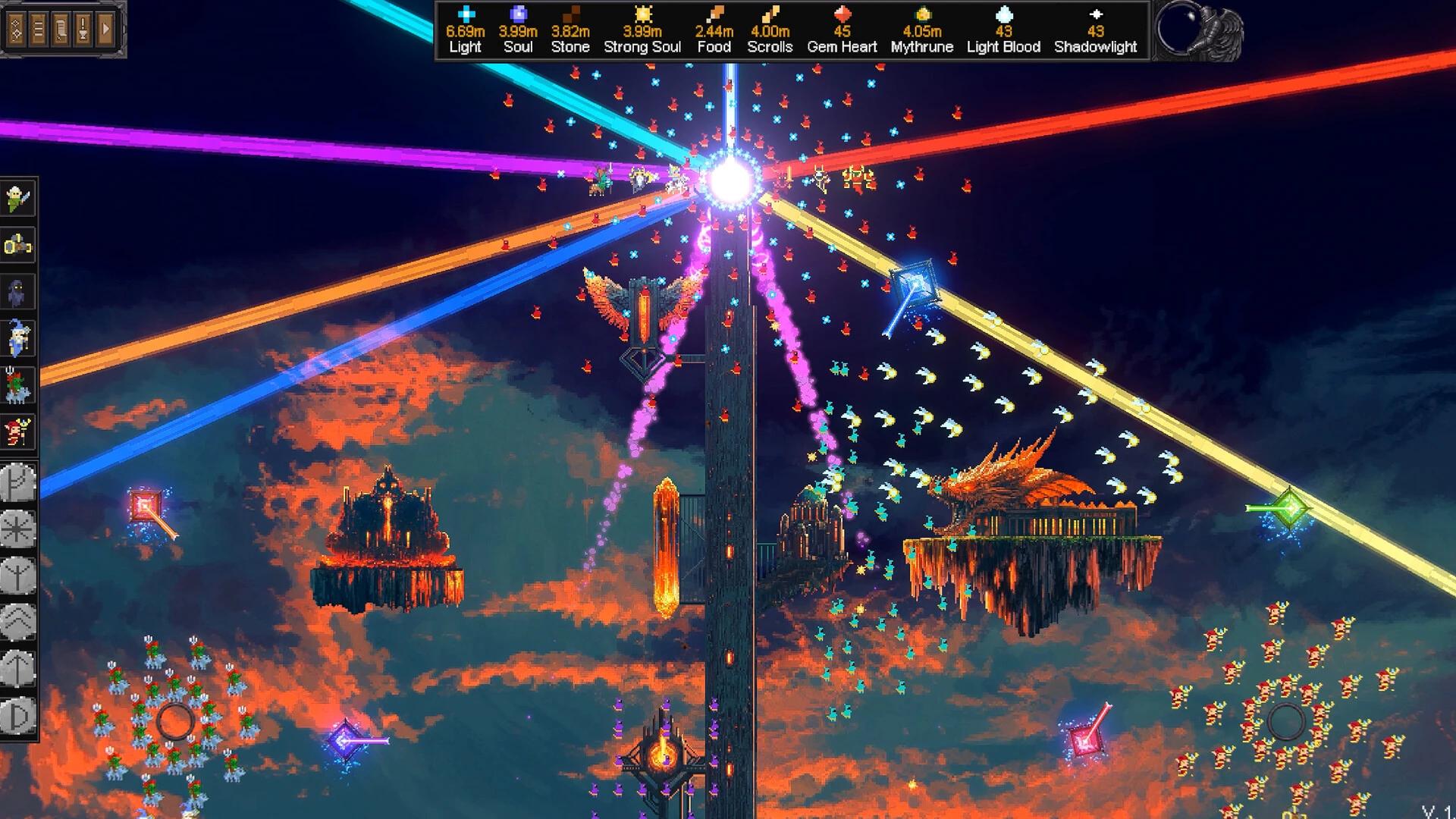Screen dimensions: 1456x819
Task: Open the list menu in top-left toolbar
Action: (37, 29)
